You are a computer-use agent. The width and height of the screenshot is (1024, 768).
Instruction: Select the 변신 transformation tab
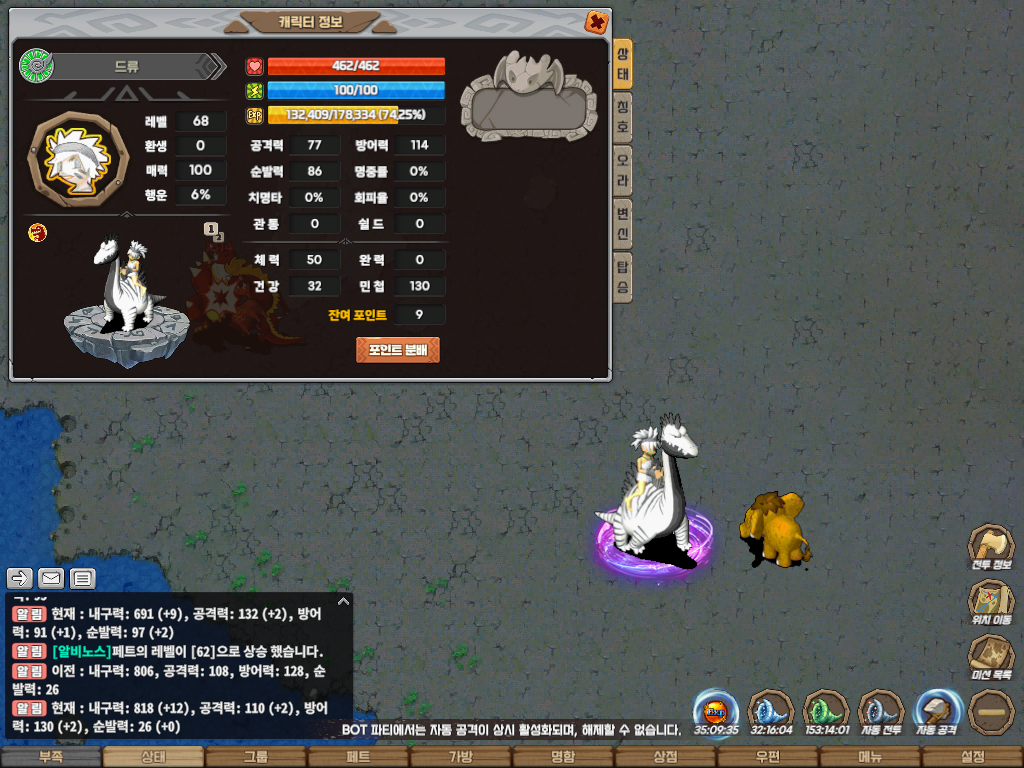[x=623, y=227]
